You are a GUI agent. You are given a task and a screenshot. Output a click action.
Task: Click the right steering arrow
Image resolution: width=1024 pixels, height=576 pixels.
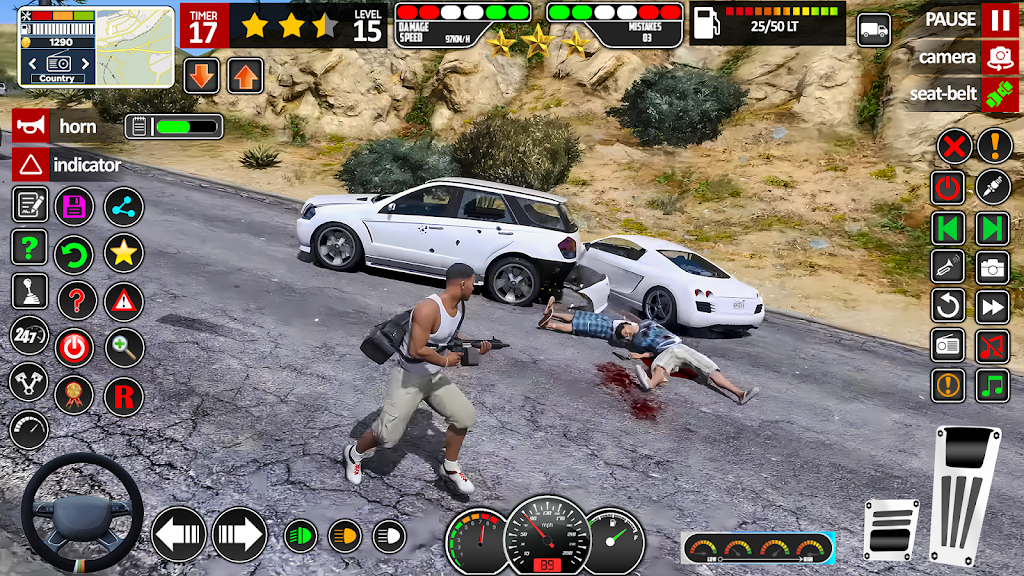pos(239,535)
